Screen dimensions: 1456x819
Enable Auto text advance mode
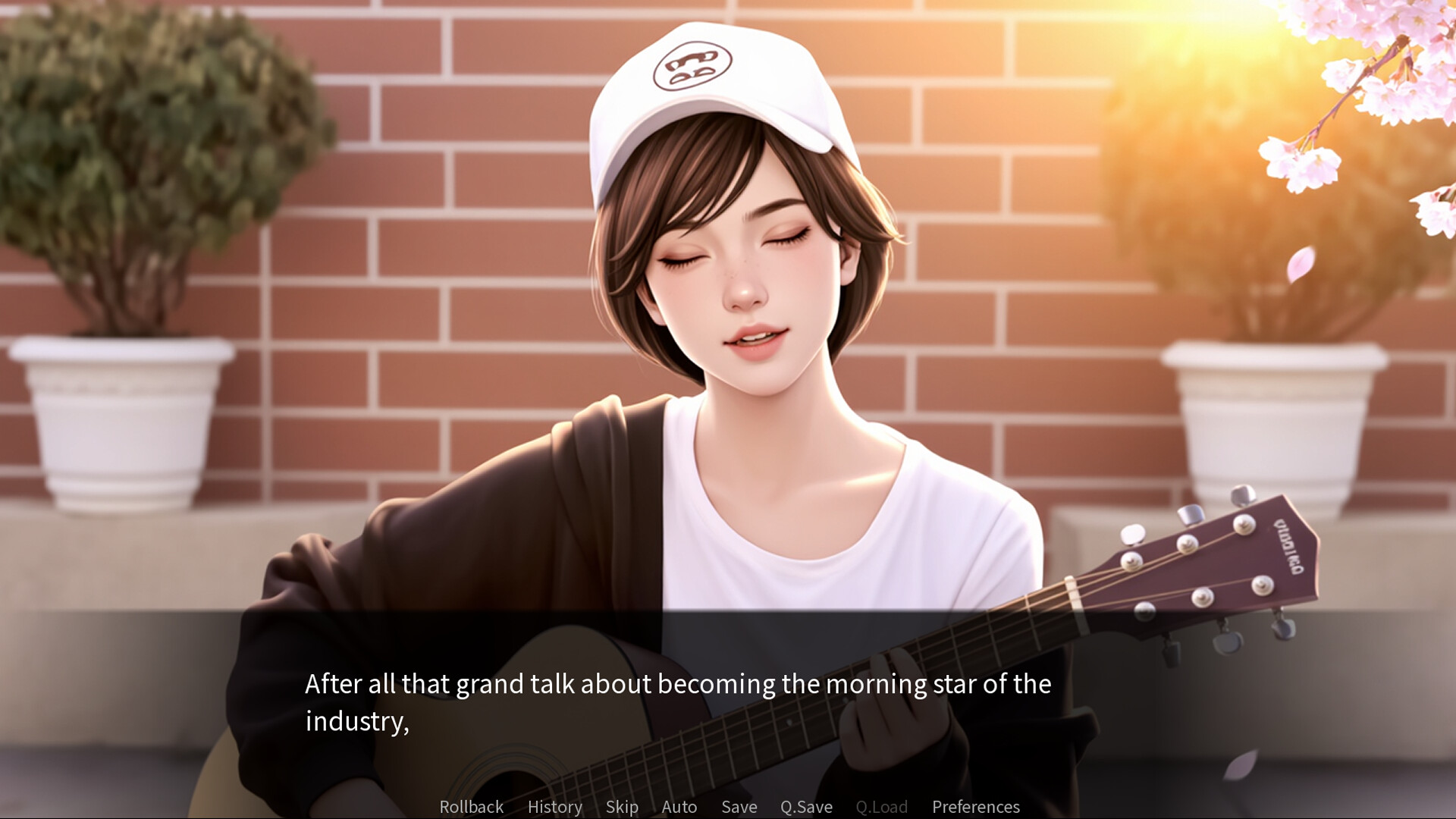click(x=679, y=807)
